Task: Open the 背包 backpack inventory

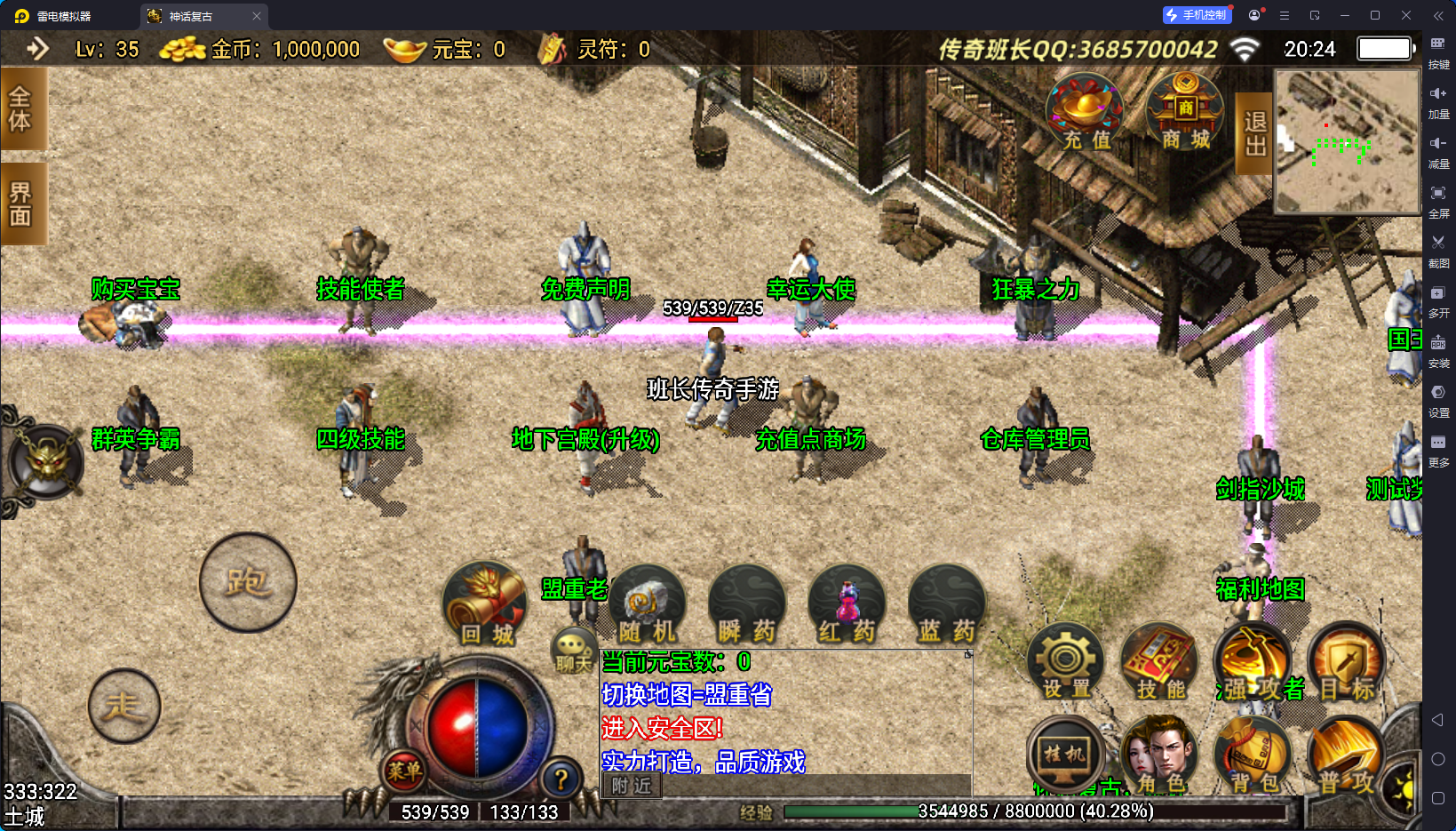Action: click(x=1253, y=755)
